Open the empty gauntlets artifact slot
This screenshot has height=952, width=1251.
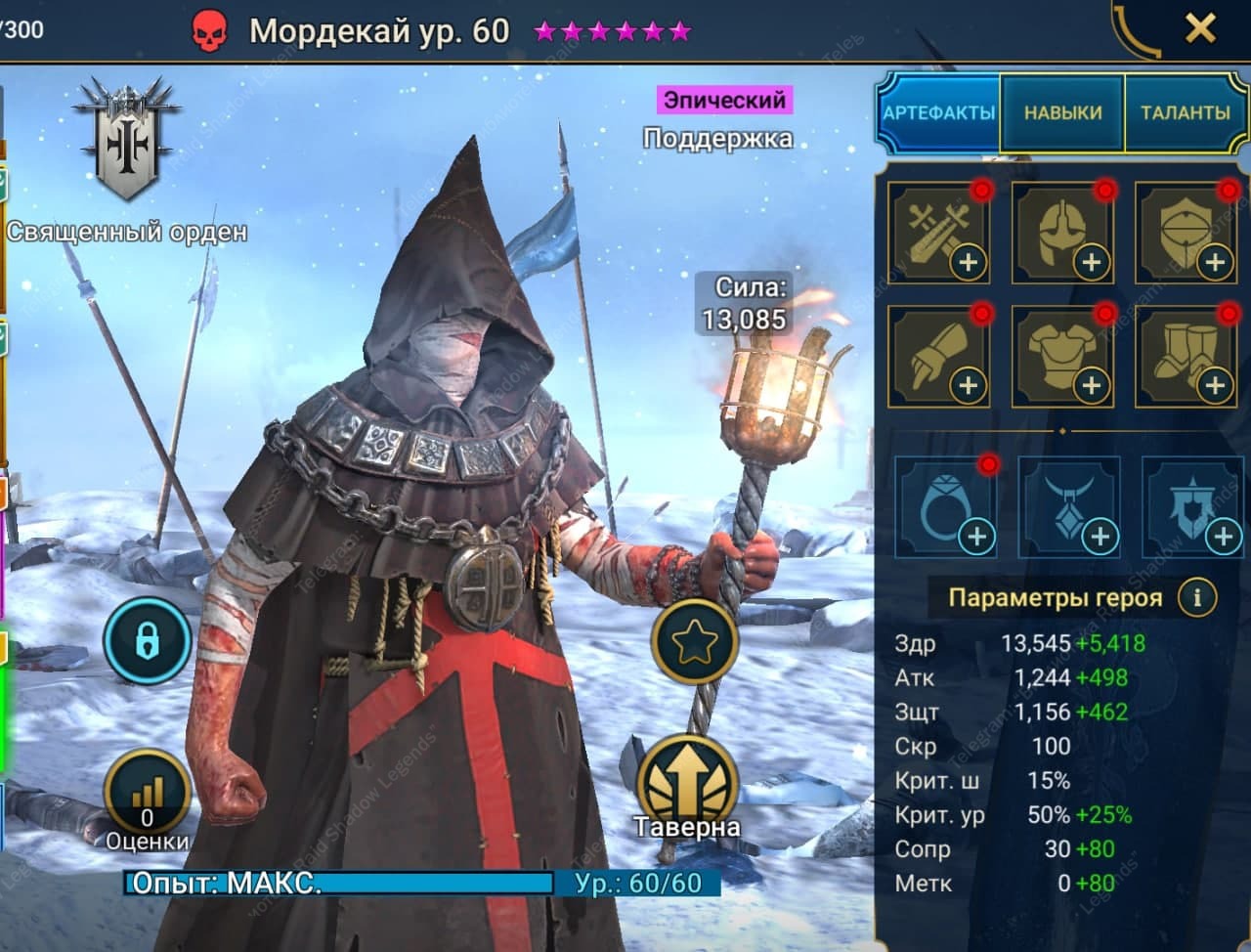[938, 356]
